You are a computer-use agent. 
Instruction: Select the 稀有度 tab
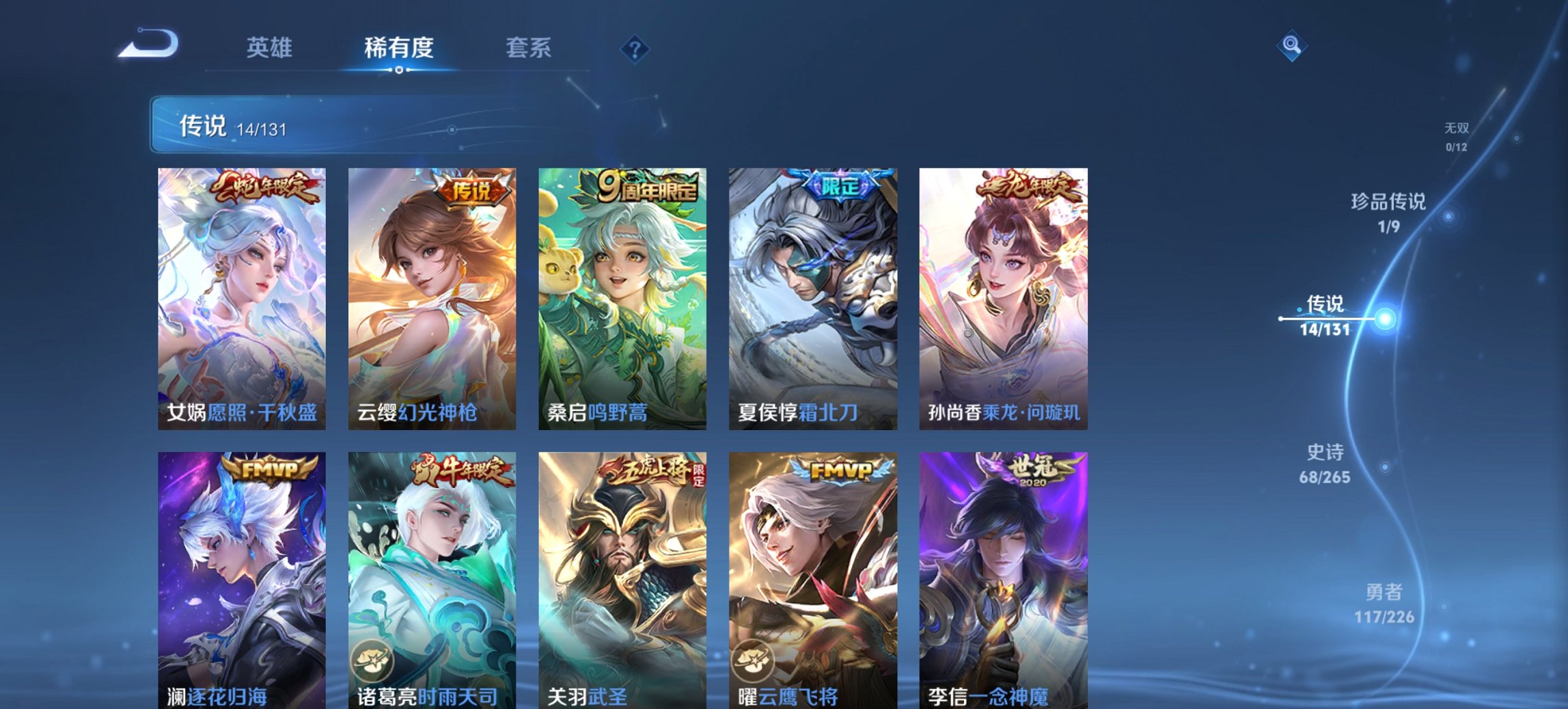[x=398, y=48]
